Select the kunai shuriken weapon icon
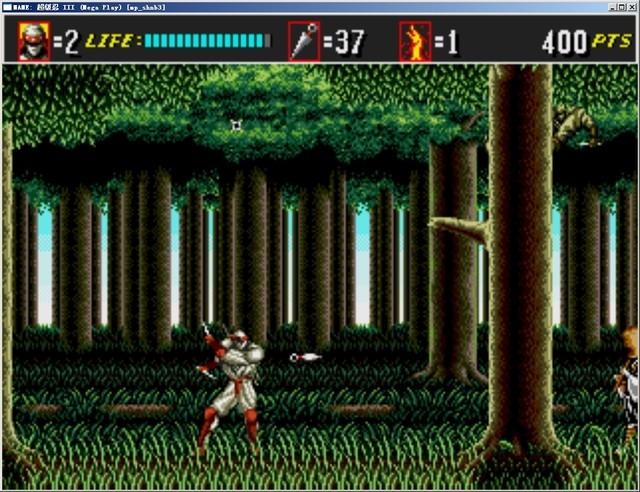The image size is (640, 492). [x=304, y=42]
